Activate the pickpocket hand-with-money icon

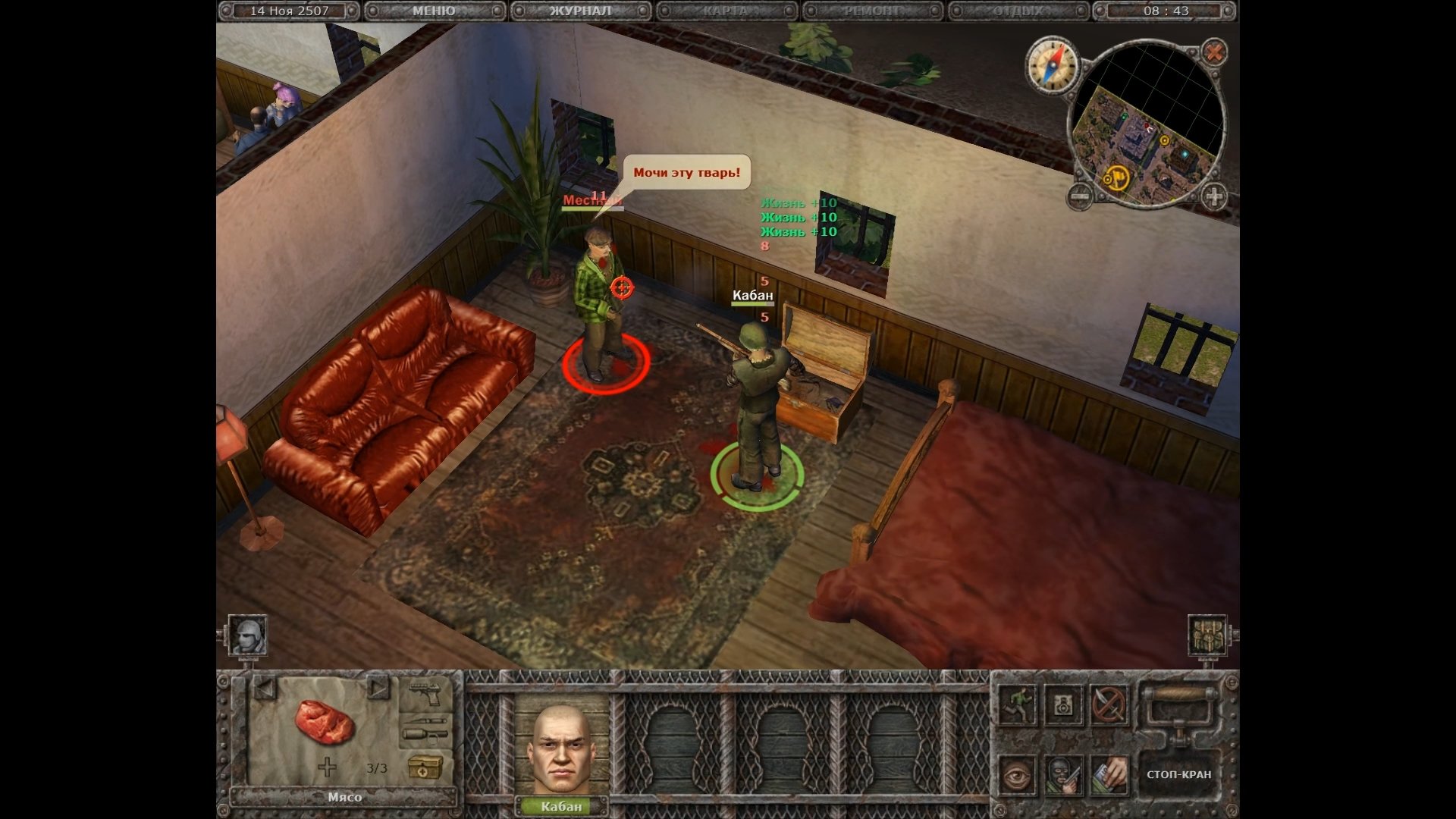[1109, 775]
